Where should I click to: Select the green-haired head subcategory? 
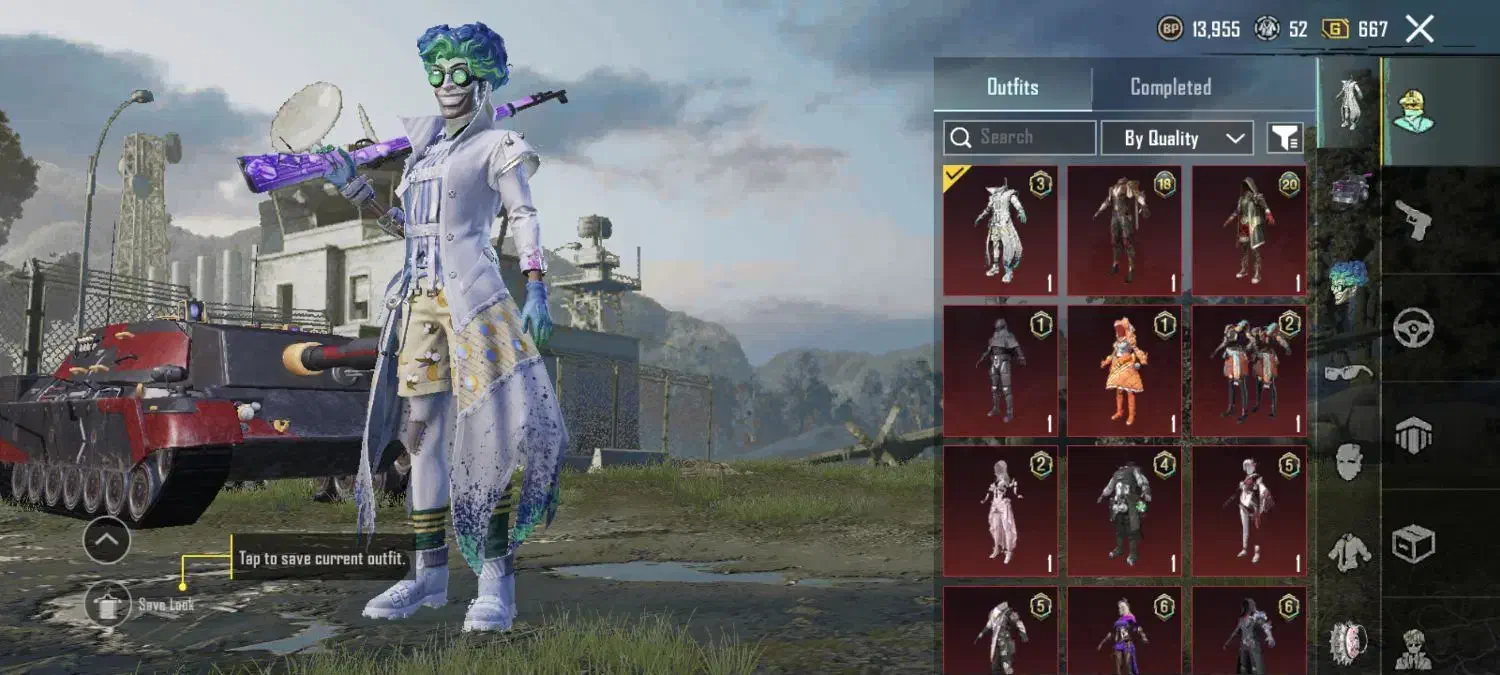point(1349,284)
